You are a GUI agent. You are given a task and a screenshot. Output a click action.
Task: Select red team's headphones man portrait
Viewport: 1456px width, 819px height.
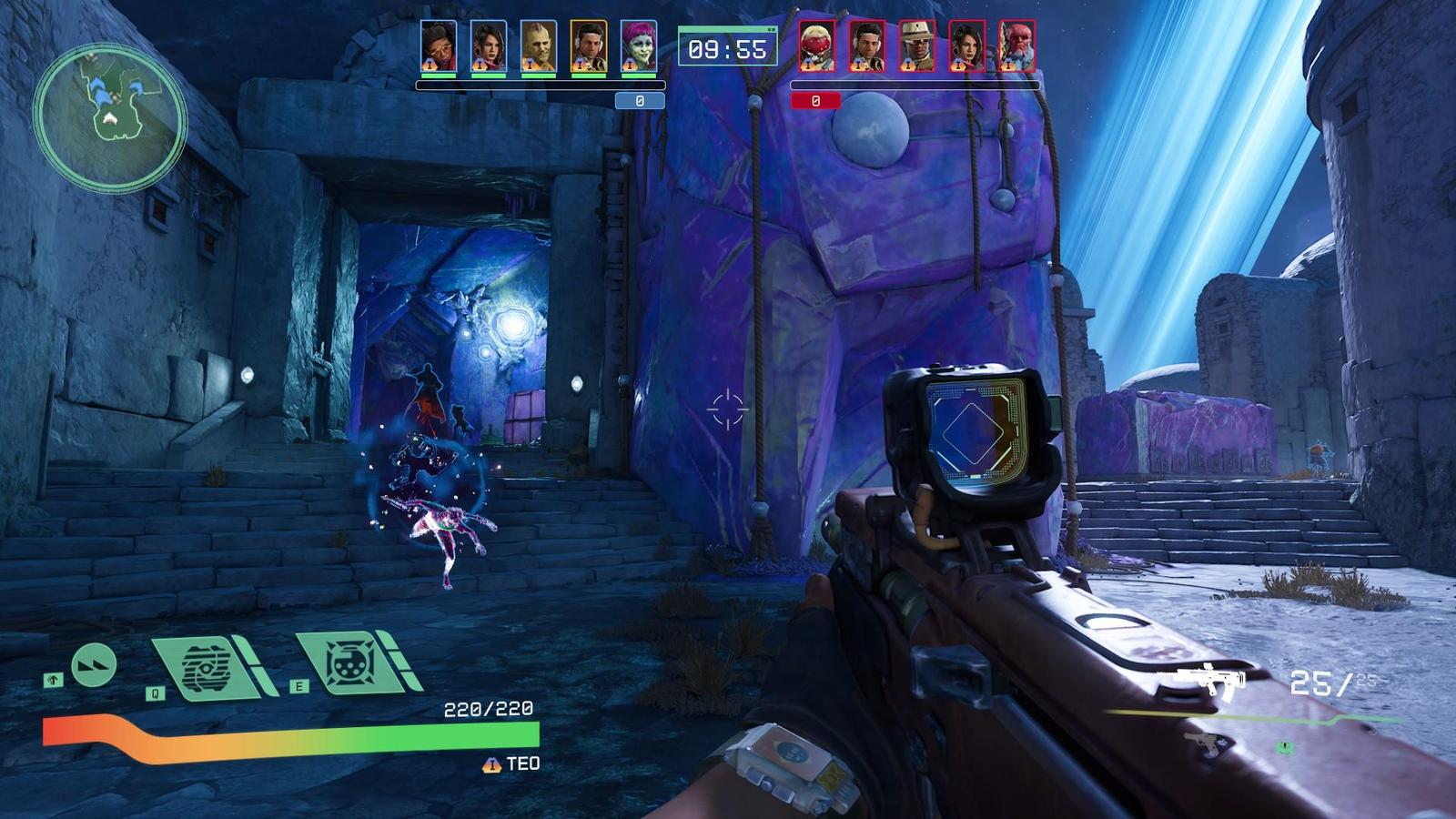tap(867, 46)
